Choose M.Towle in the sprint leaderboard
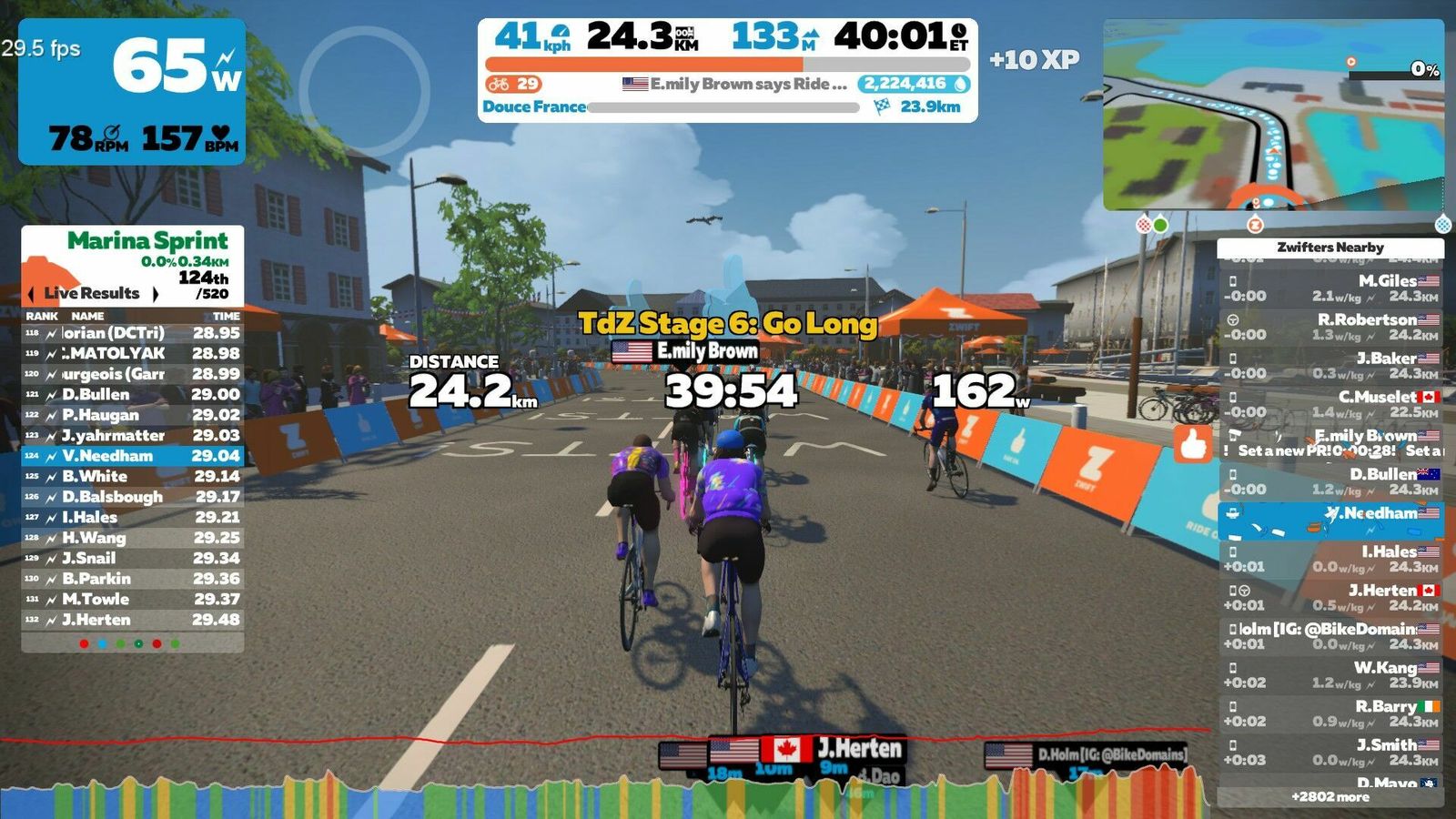Viewport: 1456px width, 819px height. tap(133, 600)
